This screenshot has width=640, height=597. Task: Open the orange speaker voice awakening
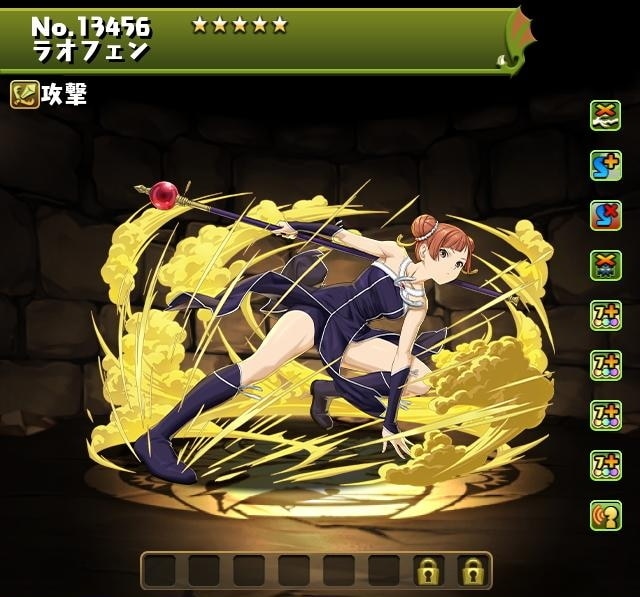[605, 515]
